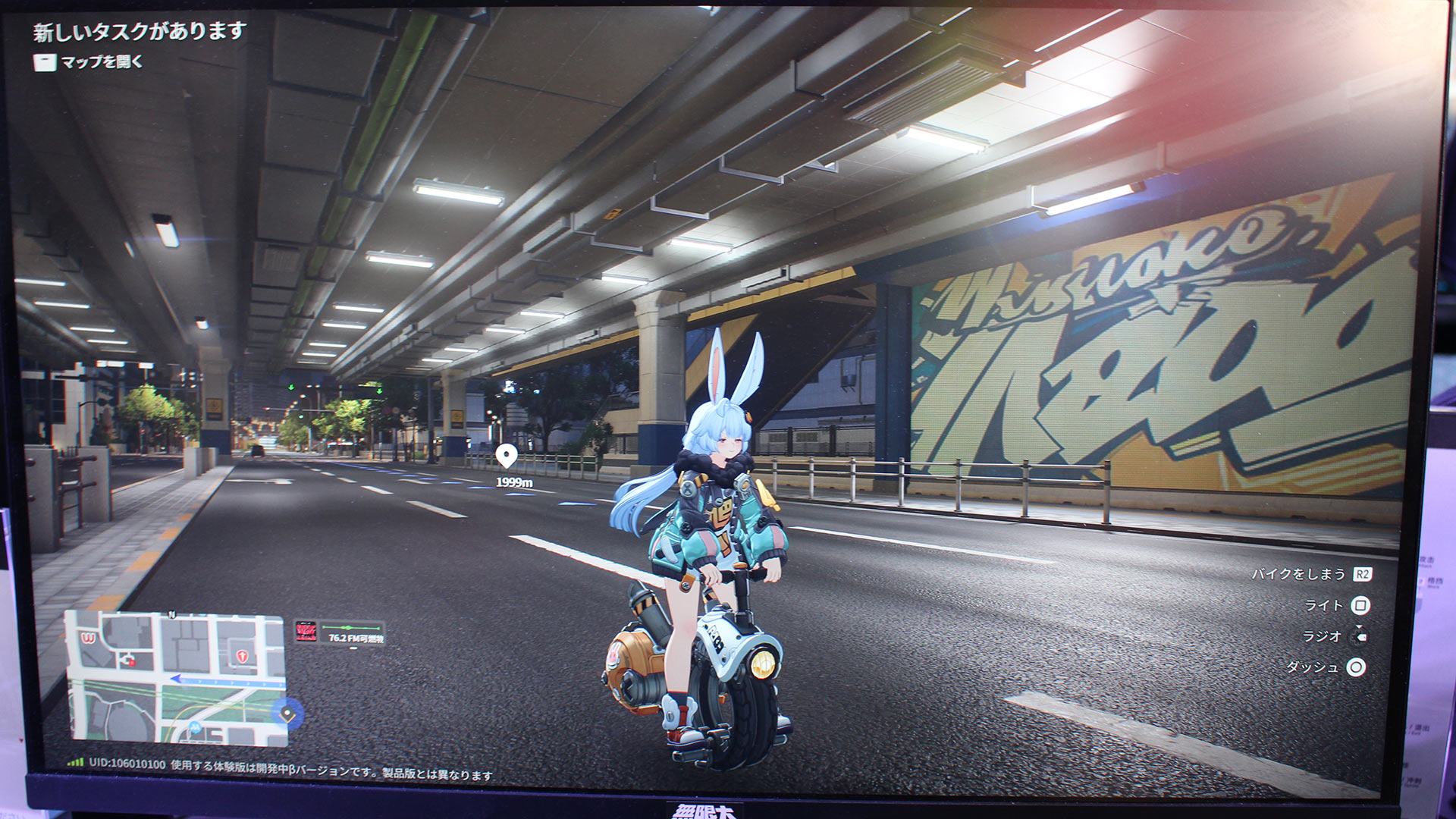Open the 76.2 FM radio station widget
Screen dimensions: 1456x819
340,632
